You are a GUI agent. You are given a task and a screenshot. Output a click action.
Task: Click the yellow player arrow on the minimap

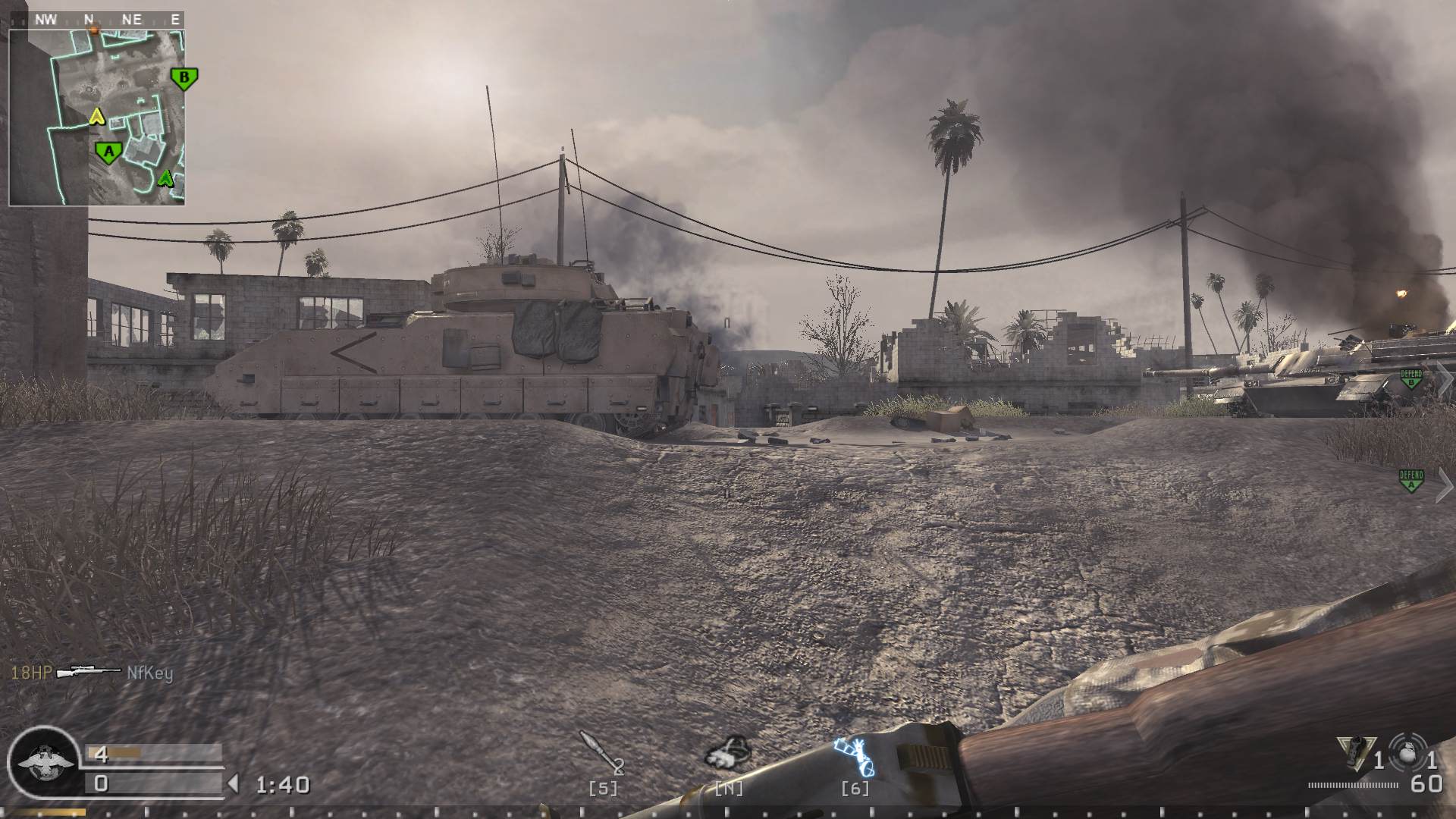[97, 117]
